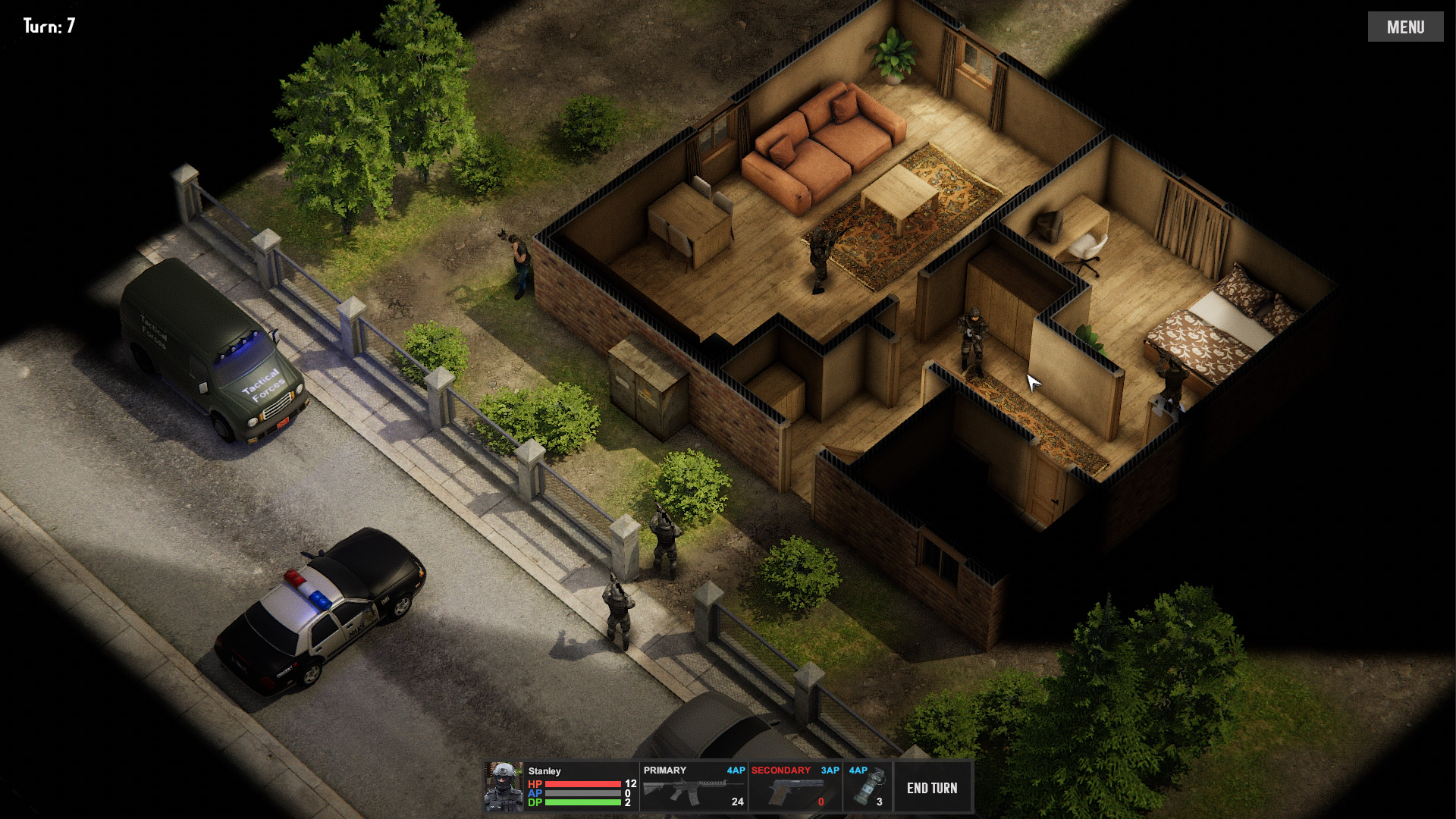The height and width of the screenshot is (819, 1456).
Task: Click Stanley's character portrait
Action: click(x=504, y=787)
